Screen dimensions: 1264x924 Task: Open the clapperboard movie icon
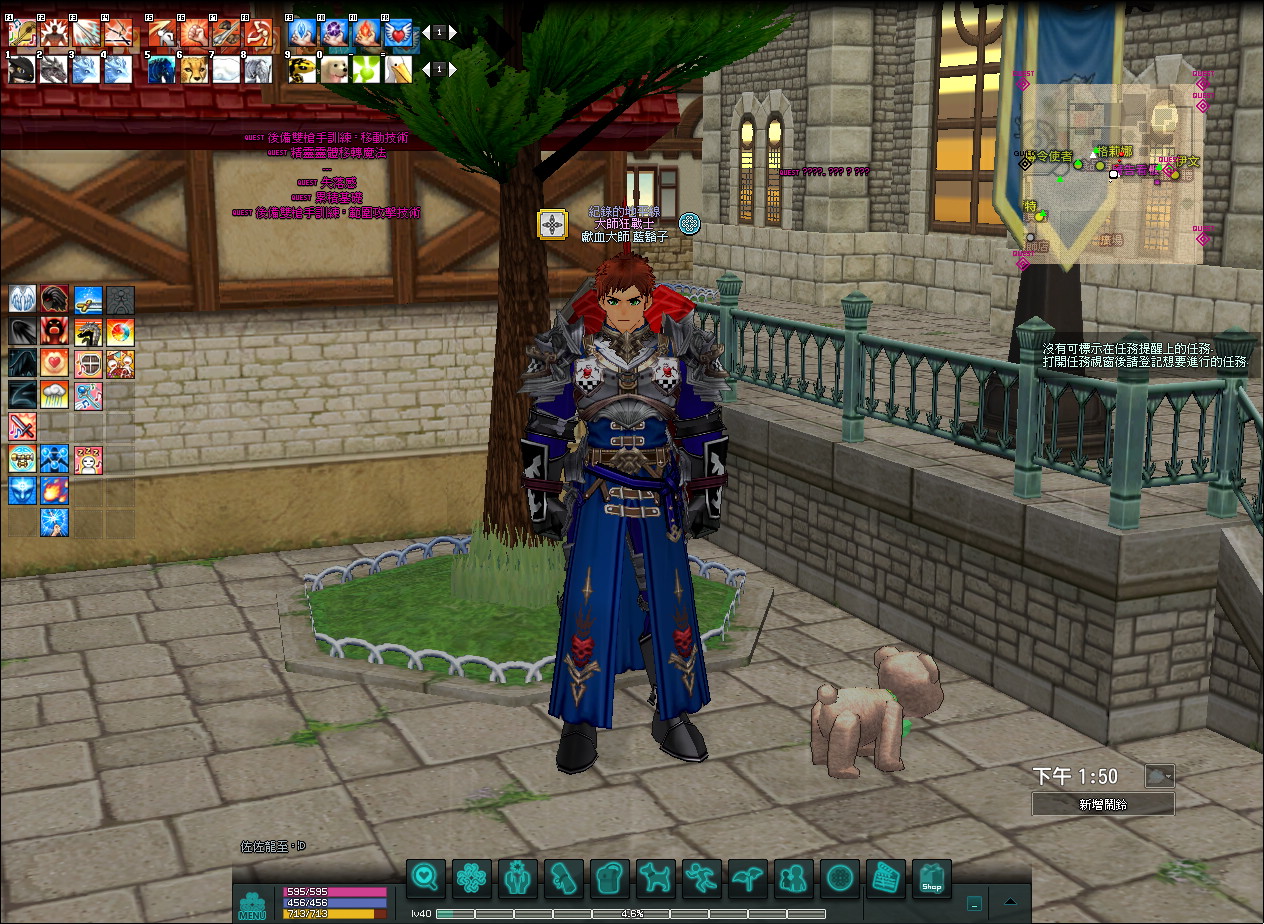[x=885, y=879]
